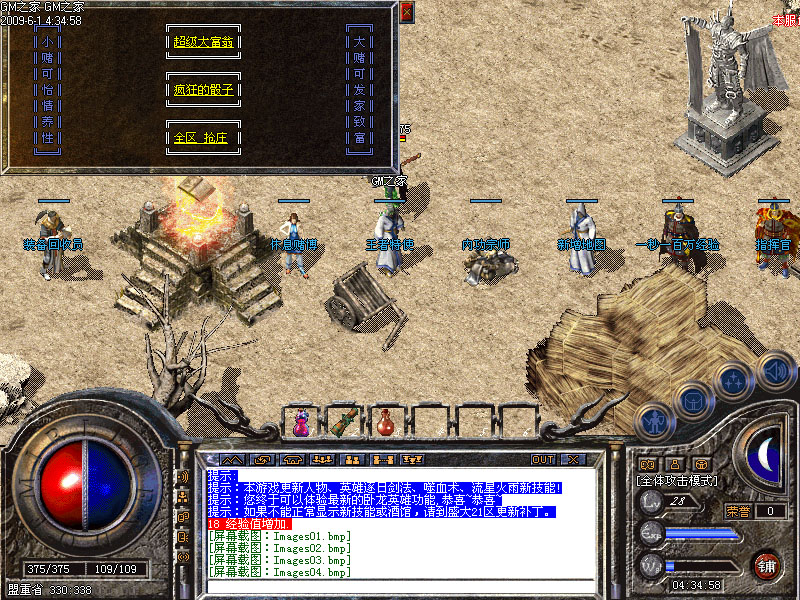Switch the 全体攻击模式 attack mode label
800x600 pixels.
(x=677, y=481)
